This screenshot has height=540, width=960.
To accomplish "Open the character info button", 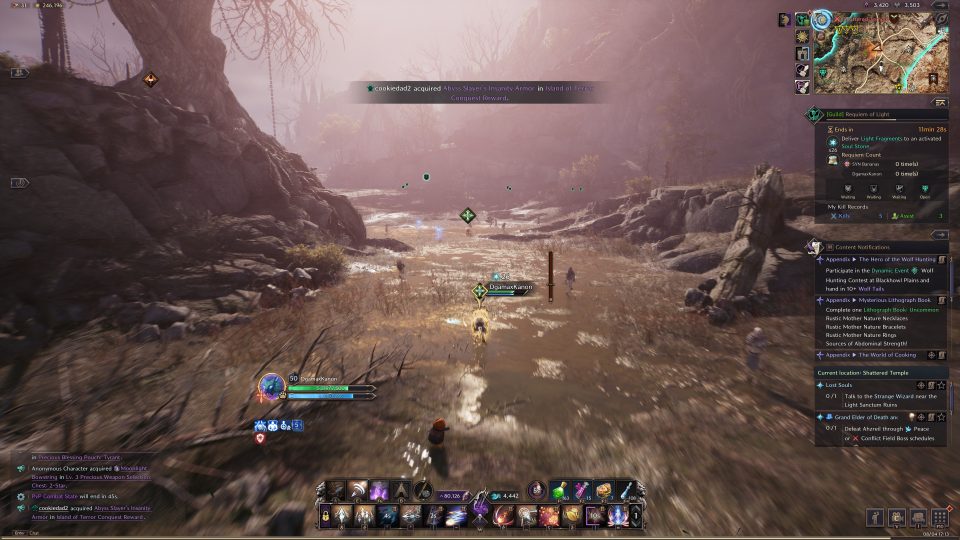I will (876, 517).
